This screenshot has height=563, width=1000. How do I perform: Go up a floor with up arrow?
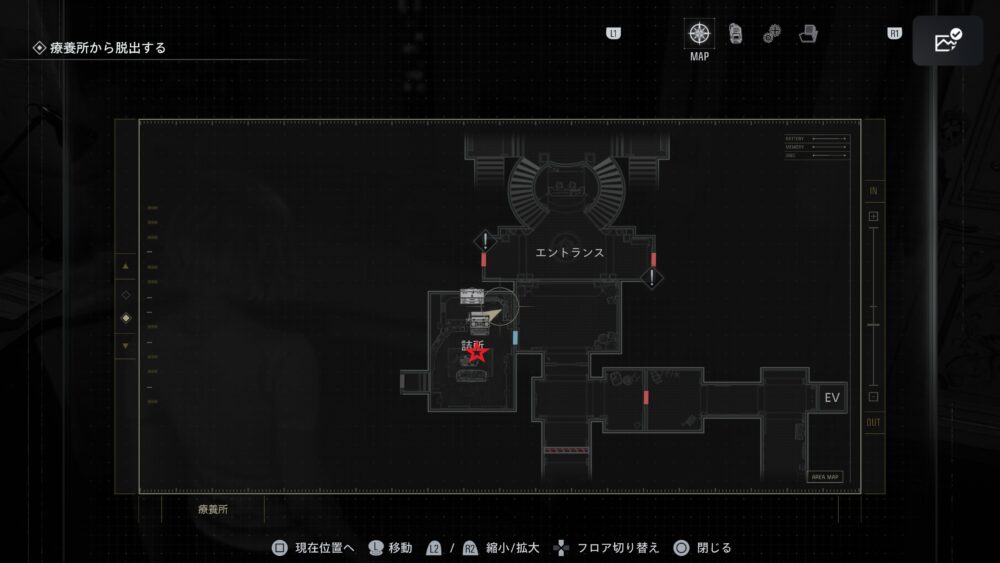pyautogui.click(x=125, y=267)
